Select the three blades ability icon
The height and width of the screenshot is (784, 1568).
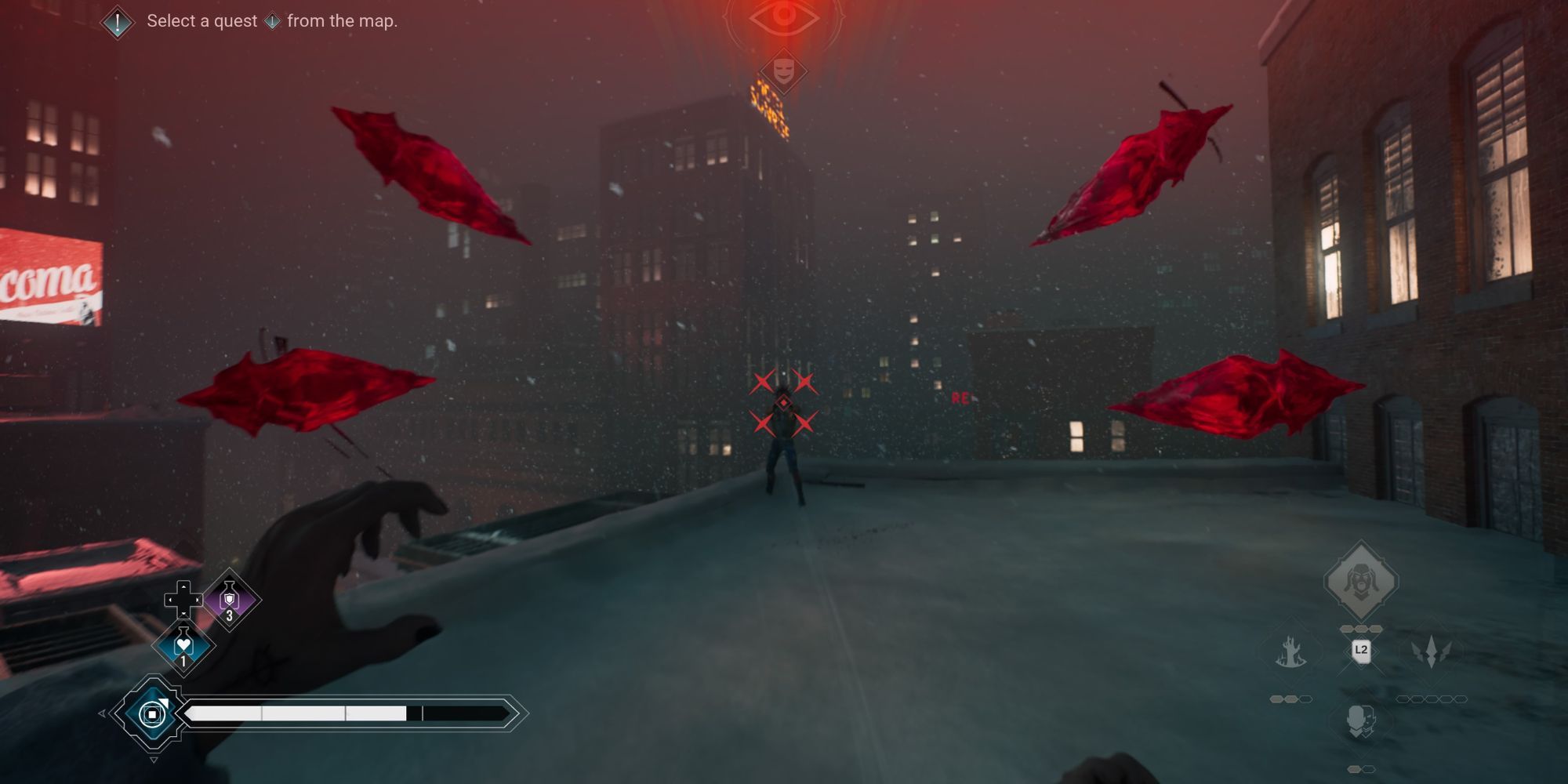tap(1431, 652)
